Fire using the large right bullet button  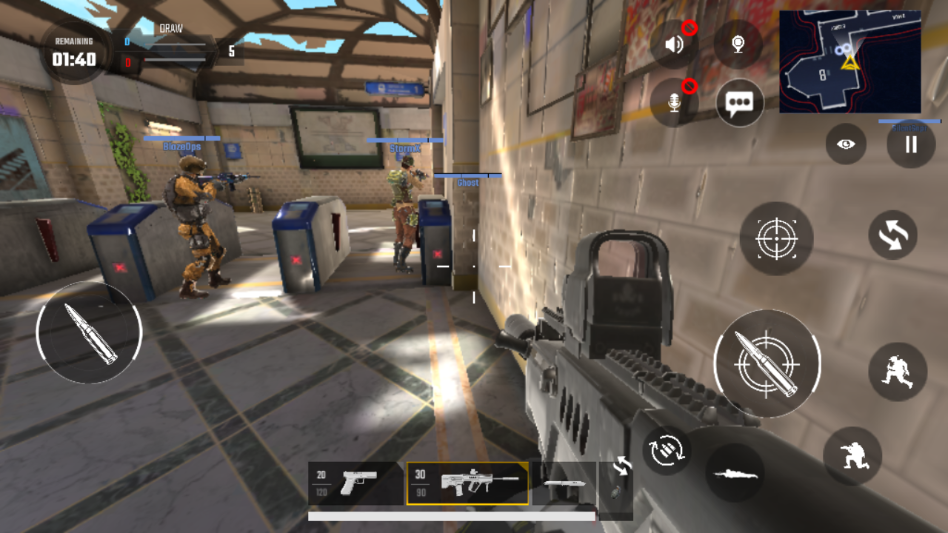point(766,363)
